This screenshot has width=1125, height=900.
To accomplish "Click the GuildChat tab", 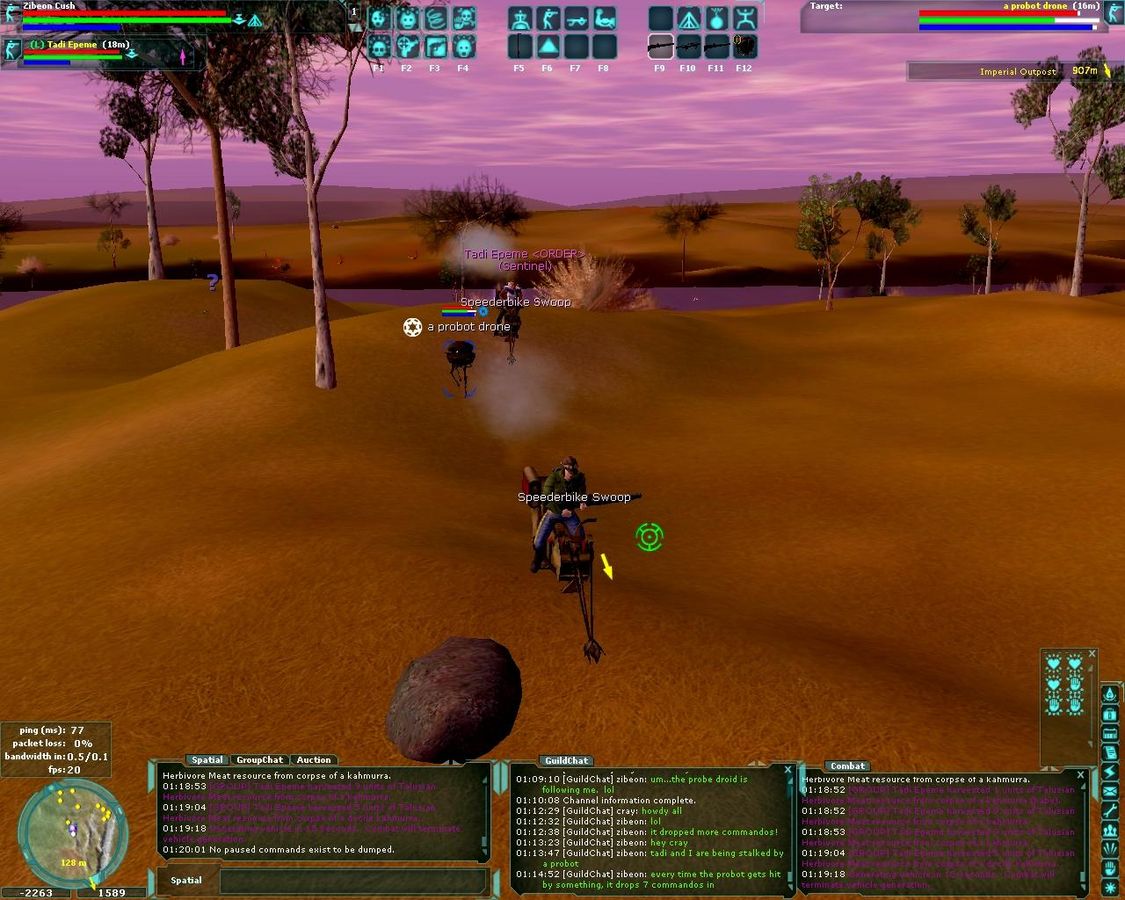I will [x=566, y=761].
